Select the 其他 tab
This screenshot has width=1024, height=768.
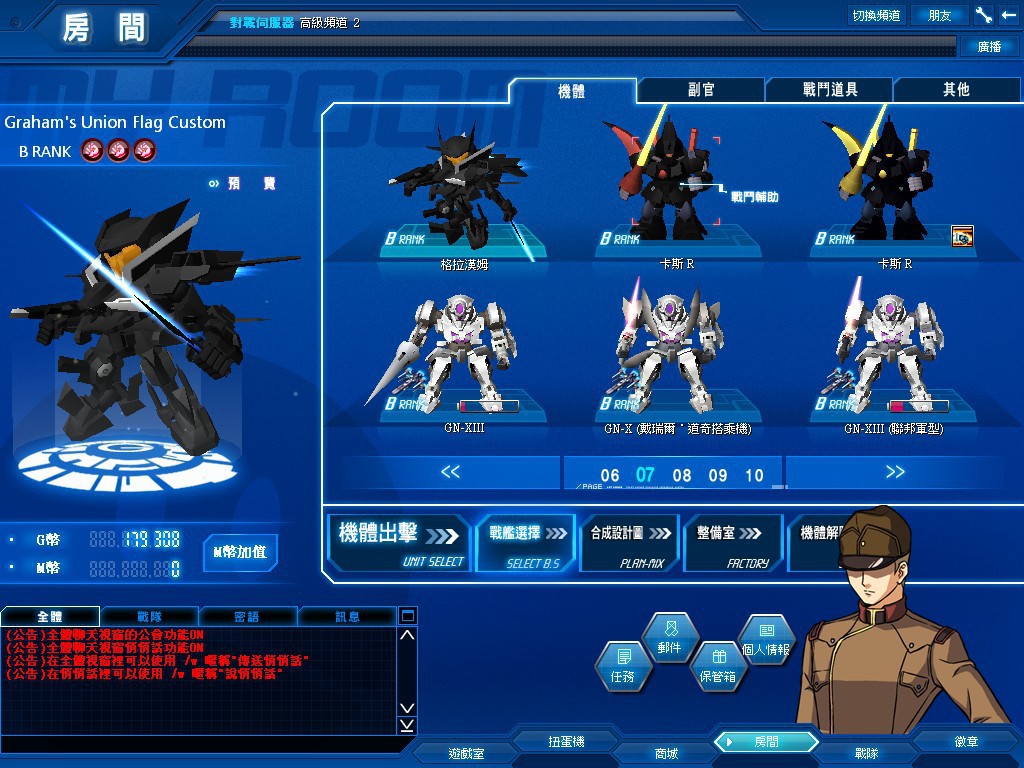pyautogui.click(x=956, y=90)
